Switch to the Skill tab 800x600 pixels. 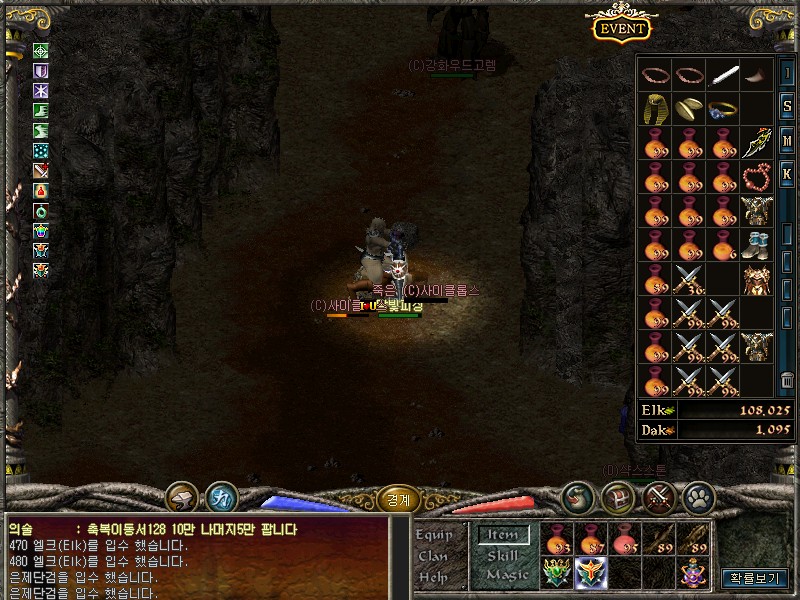(503, 555)
